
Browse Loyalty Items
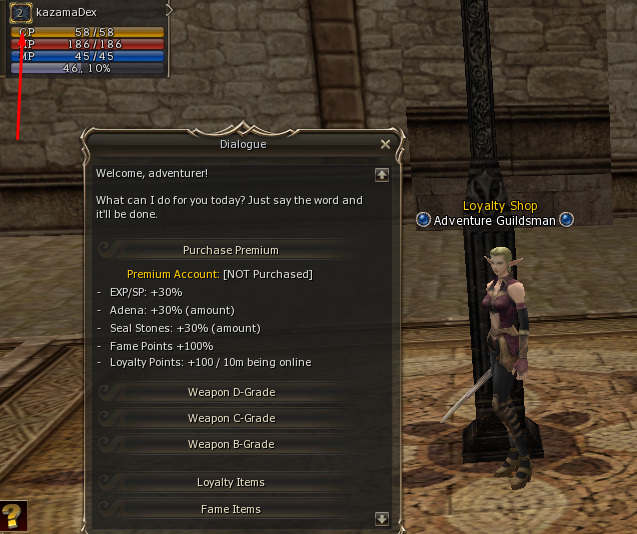pyautogui.click(x=231, y=482)
